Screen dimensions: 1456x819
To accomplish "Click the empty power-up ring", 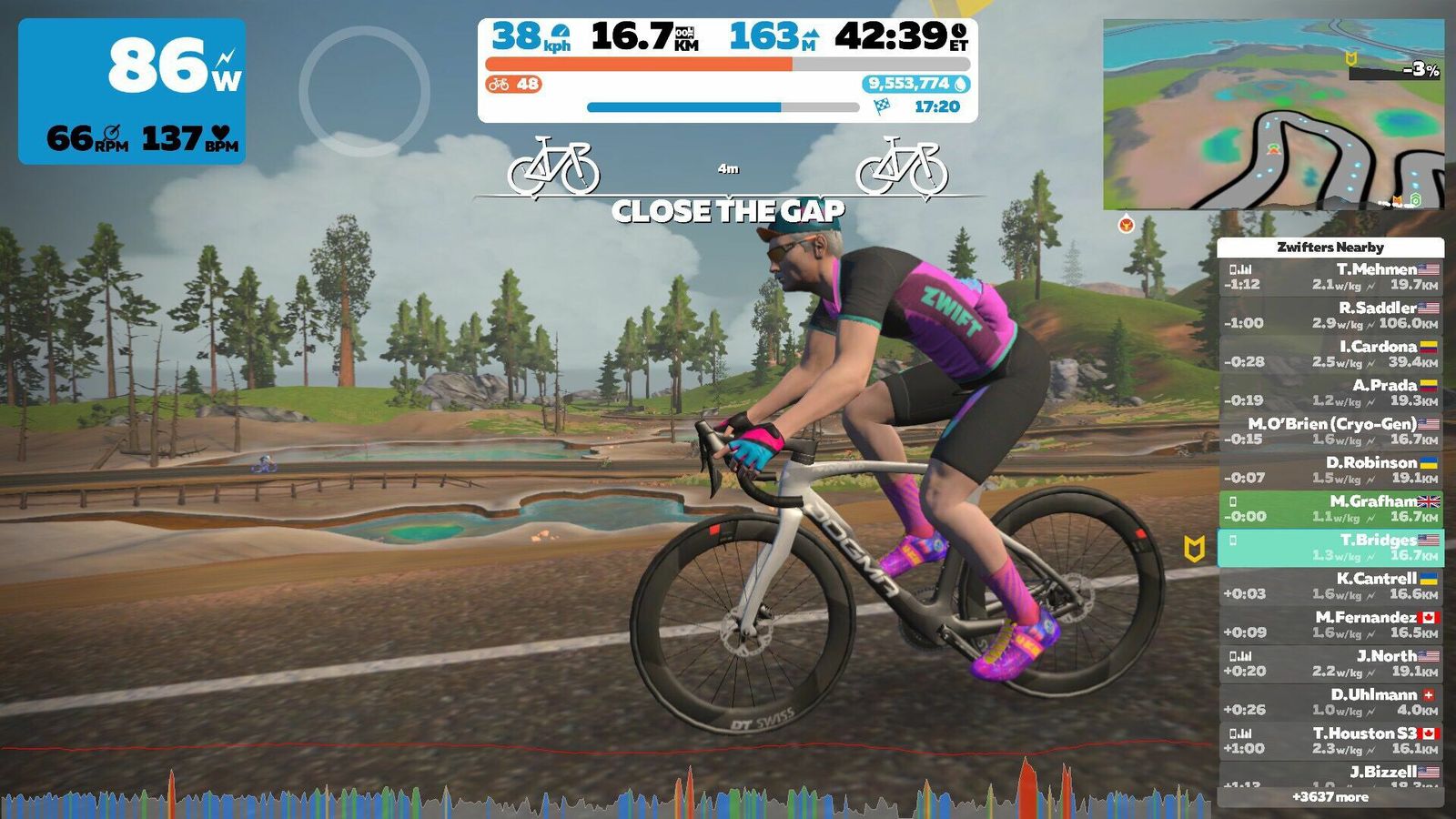I will [364, 91].
